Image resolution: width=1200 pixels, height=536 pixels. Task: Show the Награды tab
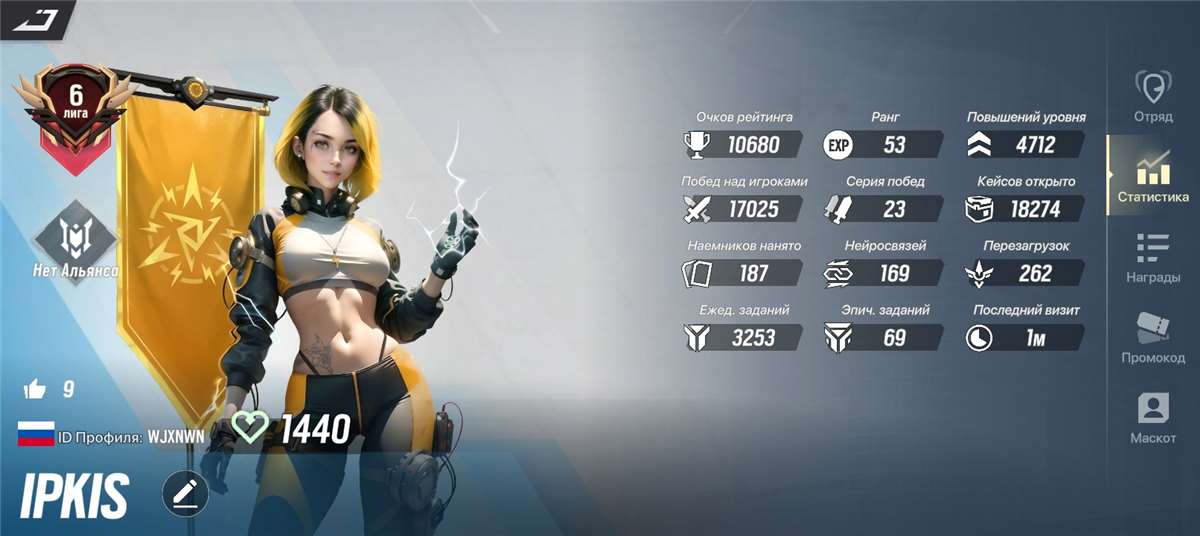pyautogui.click(x=1152, y=256)
